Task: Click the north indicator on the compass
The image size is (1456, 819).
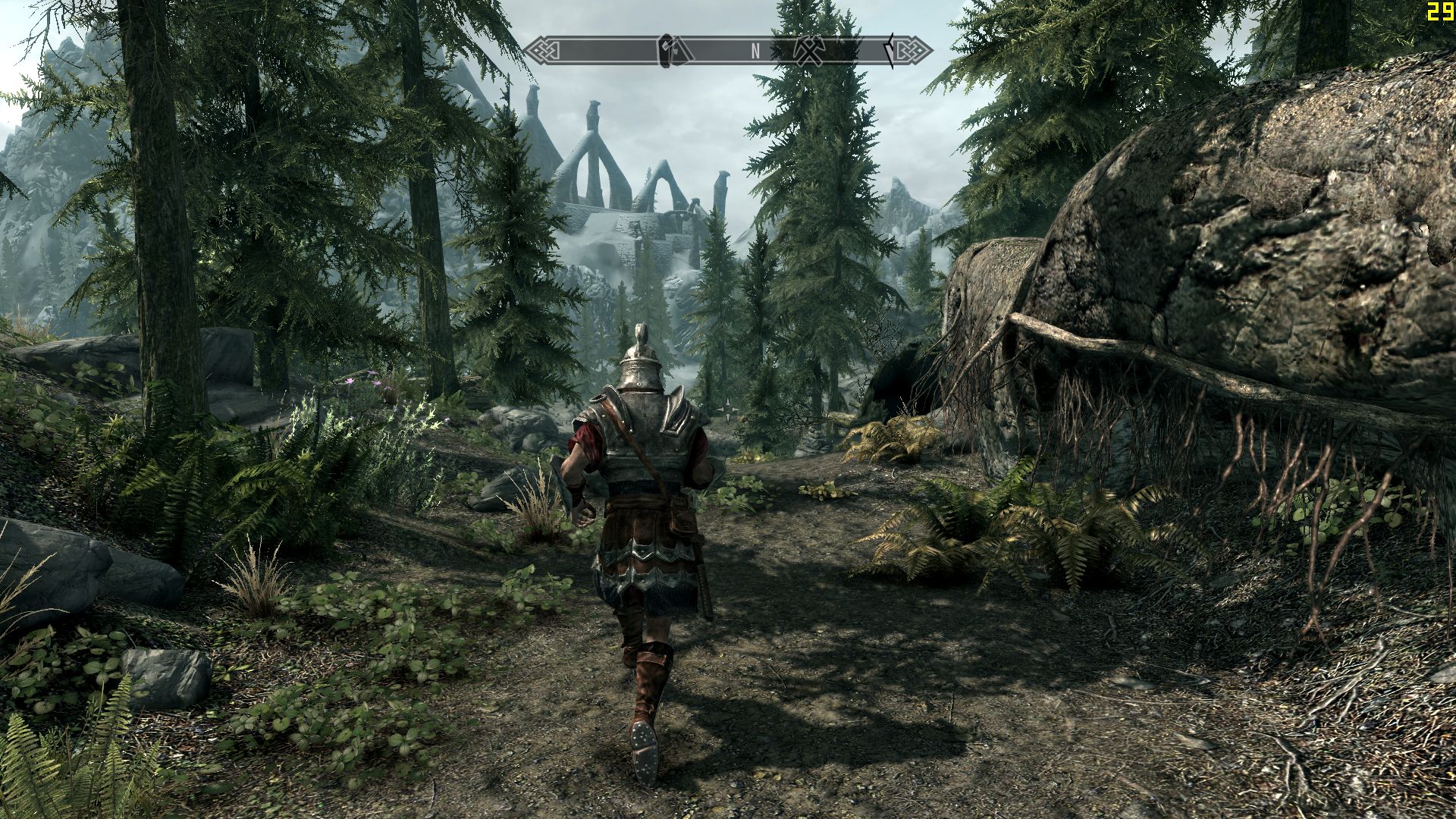Action: (x=755, y=51)
